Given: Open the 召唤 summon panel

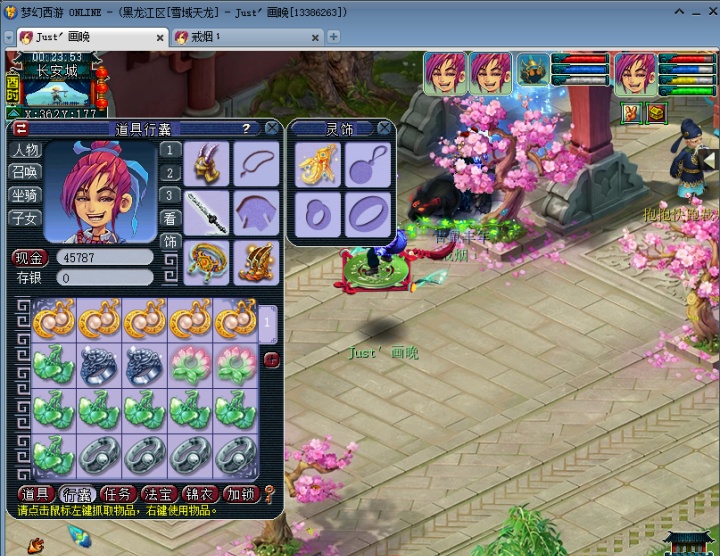Looking at the screenshot, I should (x=24, y=172).
